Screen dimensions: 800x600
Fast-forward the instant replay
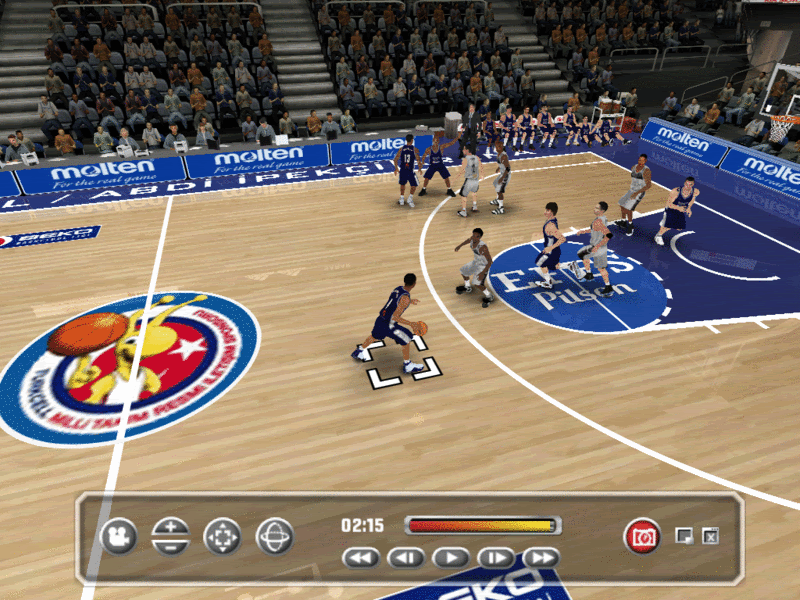click(541, 558)
